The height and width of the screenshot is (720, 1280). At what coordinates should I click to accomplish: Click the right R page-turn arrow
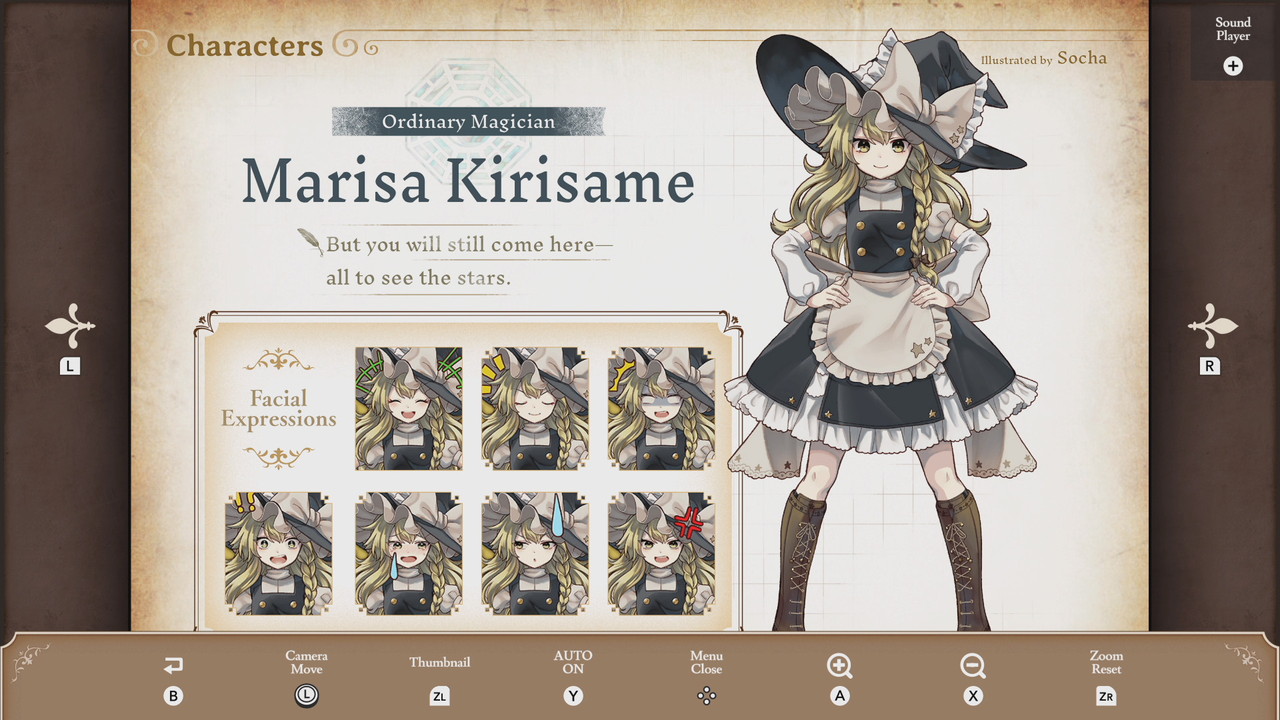(1212, 327)
